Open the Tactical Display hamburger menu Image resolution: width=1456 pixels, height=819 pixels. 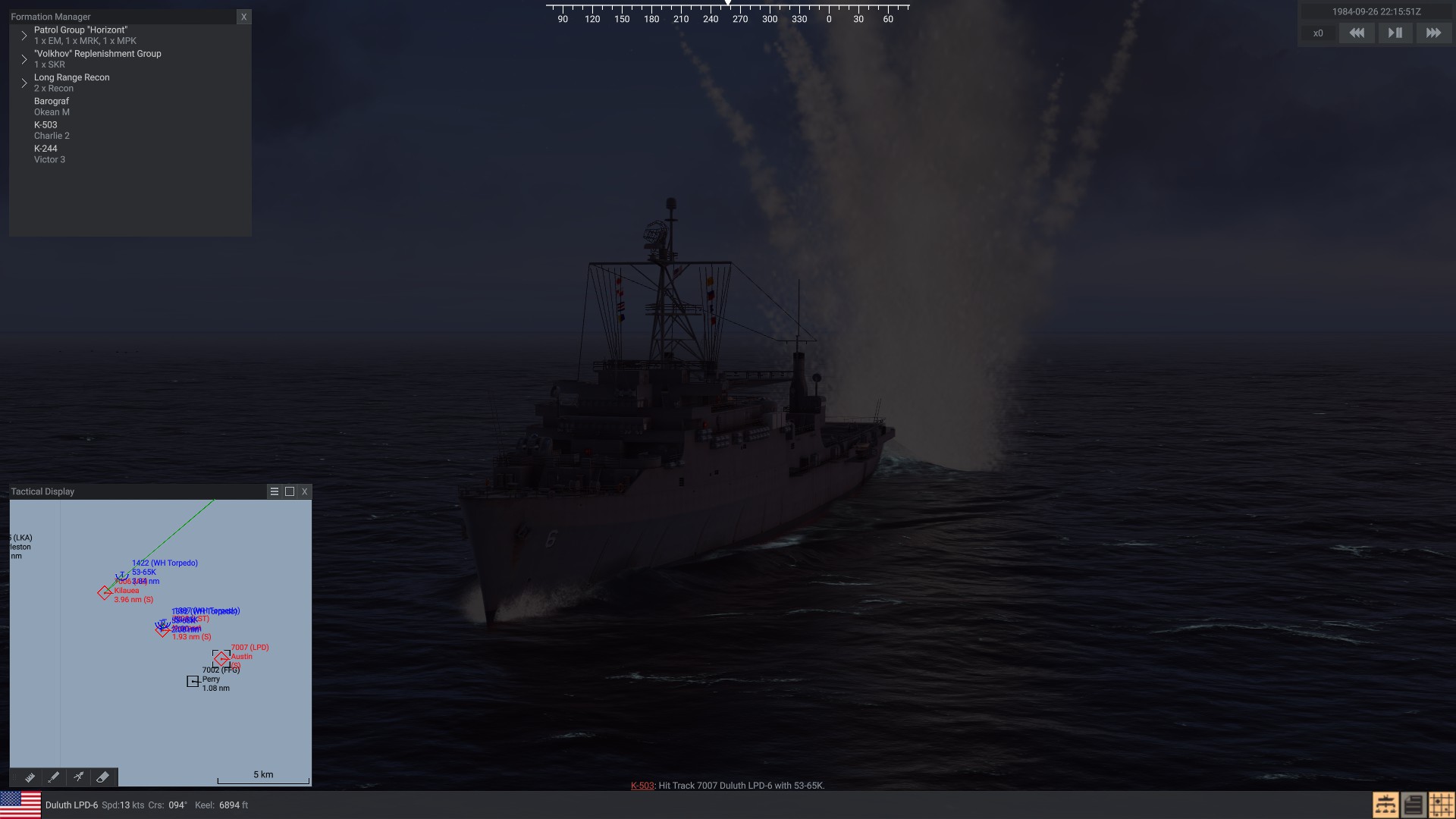click(275, 491)
